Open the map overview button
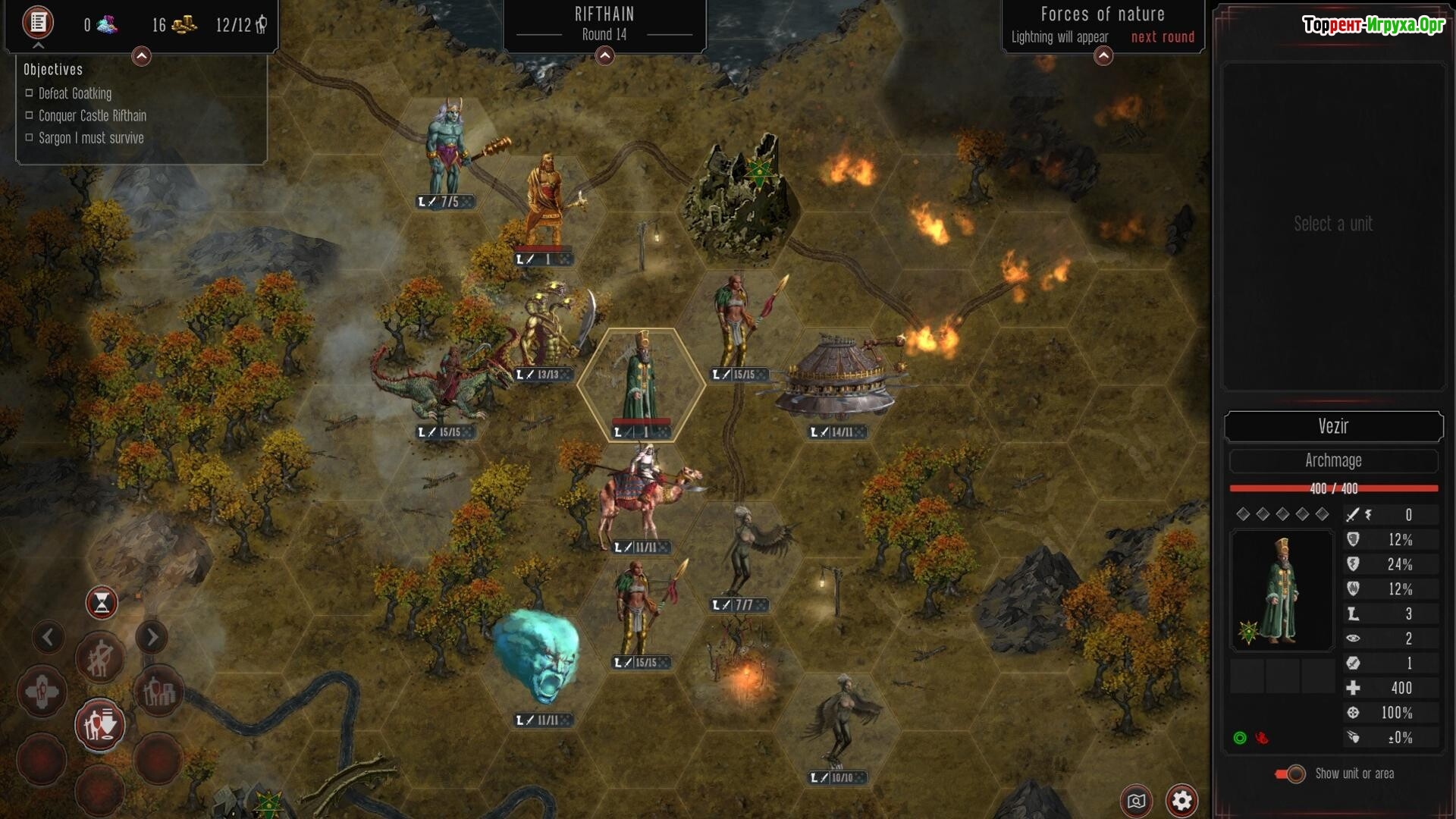Viewport: 1456px width, 819px height. (1136, 801)
